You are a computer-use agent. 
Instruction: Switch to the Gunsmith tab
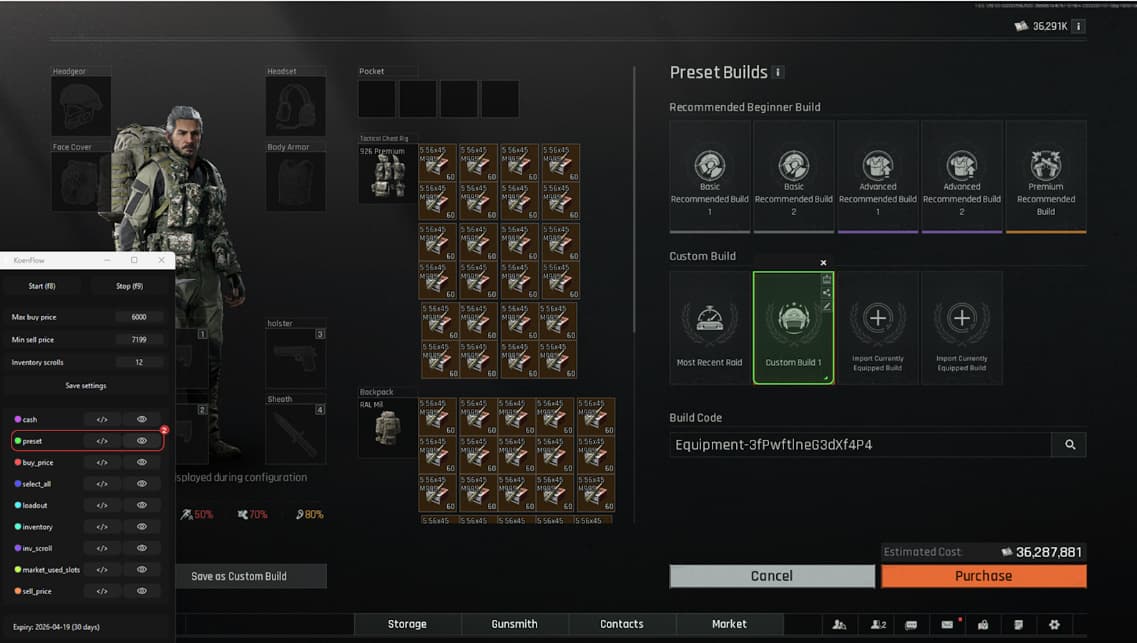click(514, 624)
